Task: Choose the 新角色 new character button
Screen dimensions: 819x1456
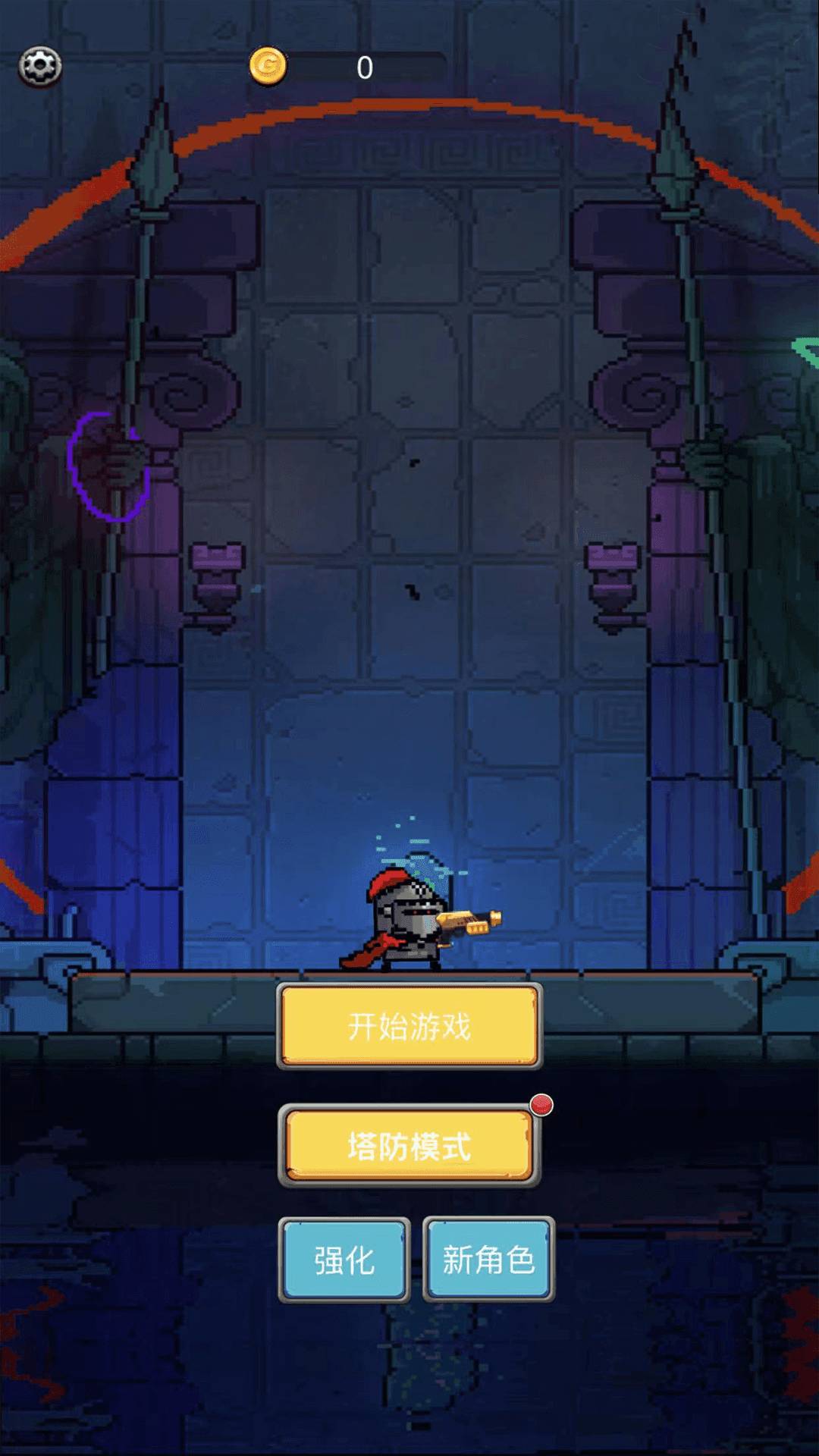Action: pyautogui.click(x=488, y=1260)
